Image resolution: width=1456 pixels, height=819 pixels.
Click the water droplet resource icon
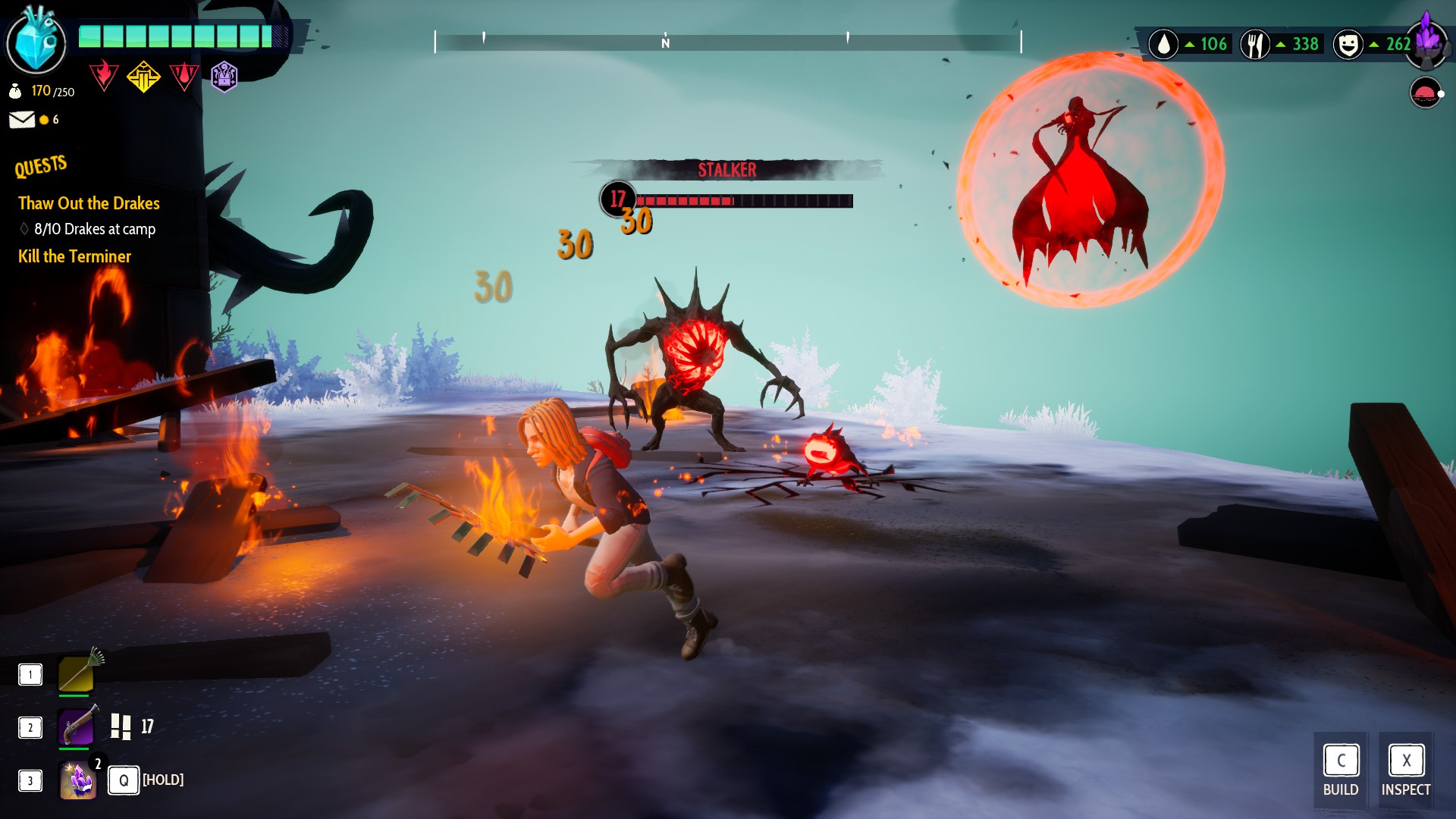pos(1163,45)
